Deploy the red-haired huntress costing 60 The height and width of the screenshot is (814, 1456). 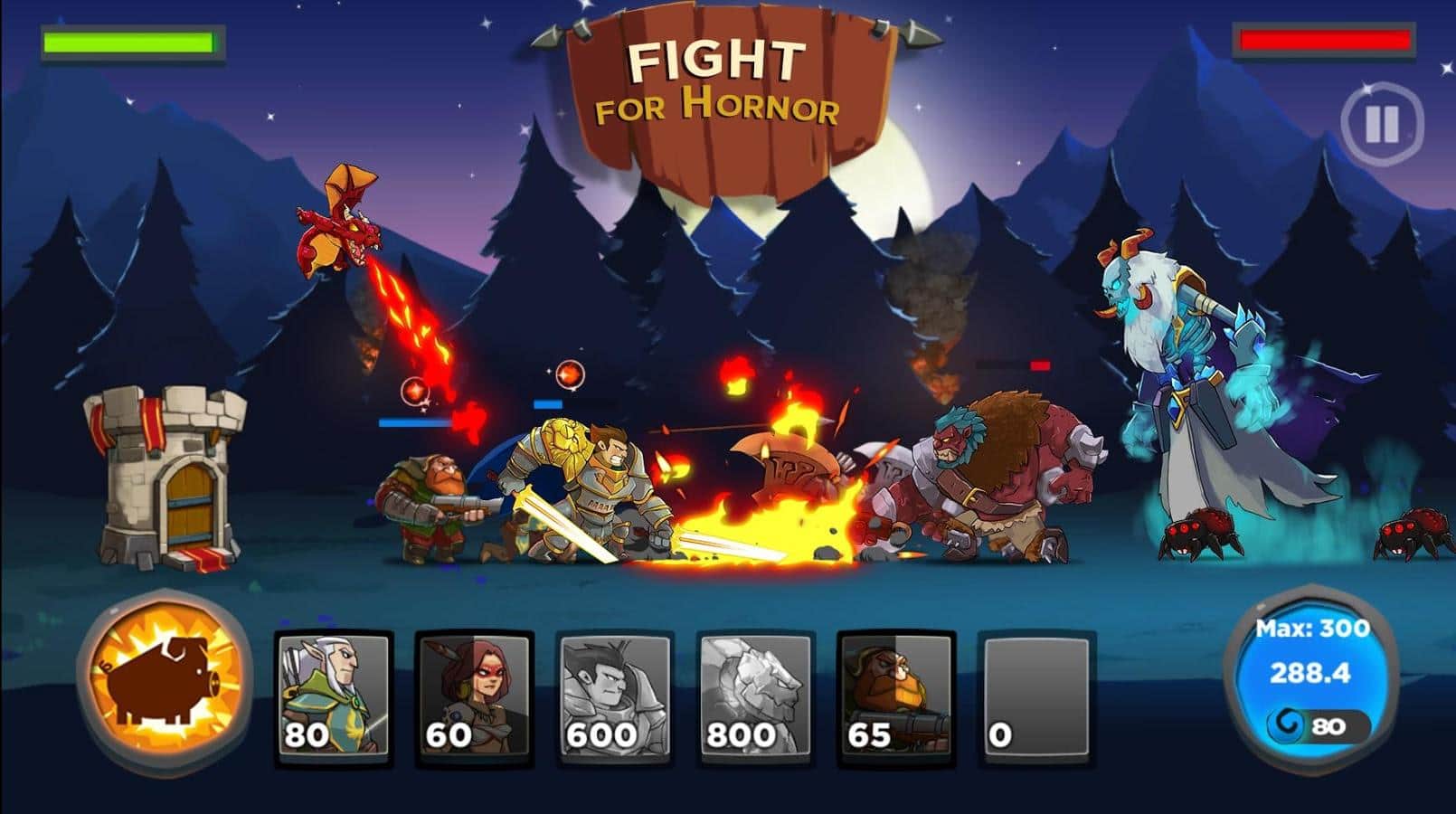[x=475, y=696]
